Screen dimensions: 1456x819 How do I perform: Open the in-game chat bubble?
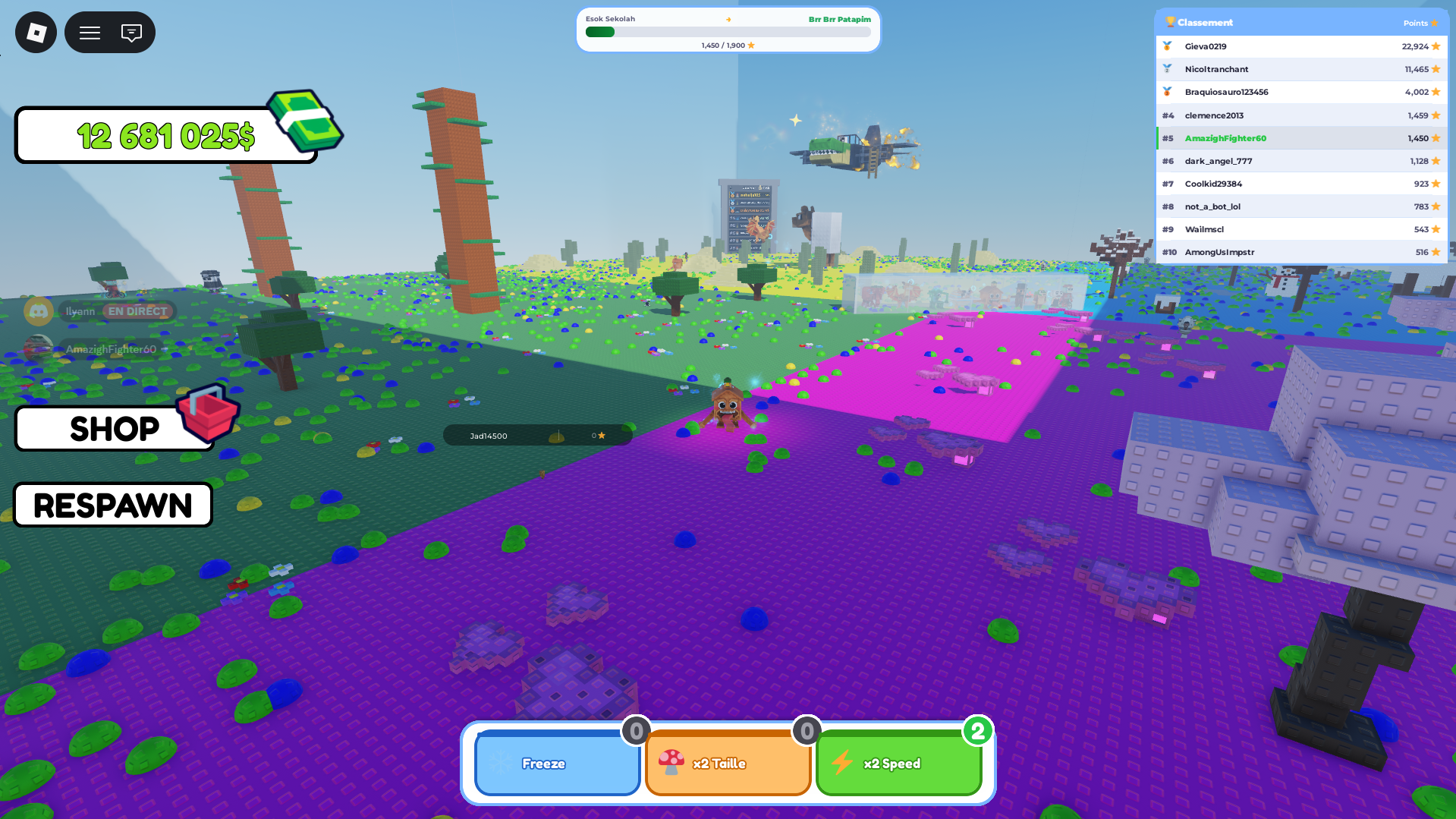click(x=132, y=32)
